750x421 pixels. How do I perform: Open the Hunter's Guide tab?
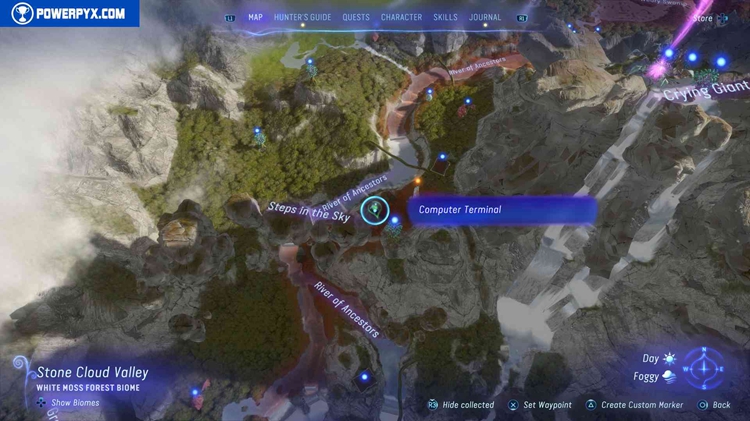pos(301,17)
